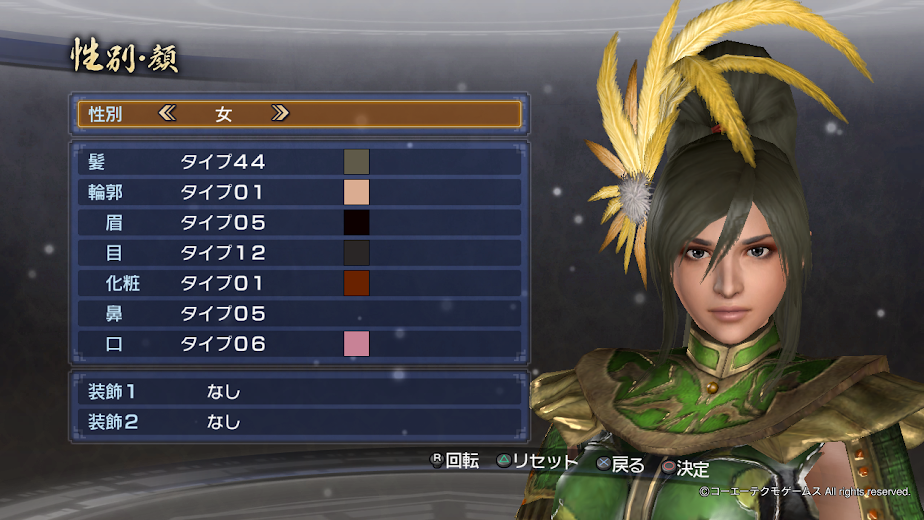Click the right arrow beside 女
This screenshot has width=924, height=520.
(280, 114)
